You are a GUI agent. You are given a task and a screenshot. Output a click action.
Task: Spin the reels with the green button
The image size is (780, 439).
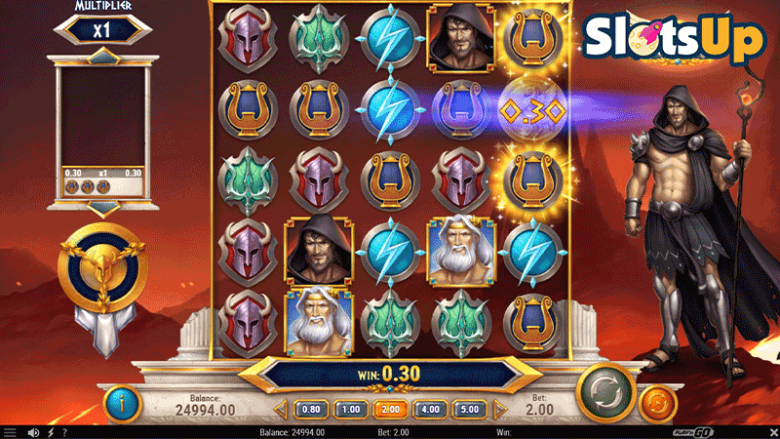coord(606,391)
